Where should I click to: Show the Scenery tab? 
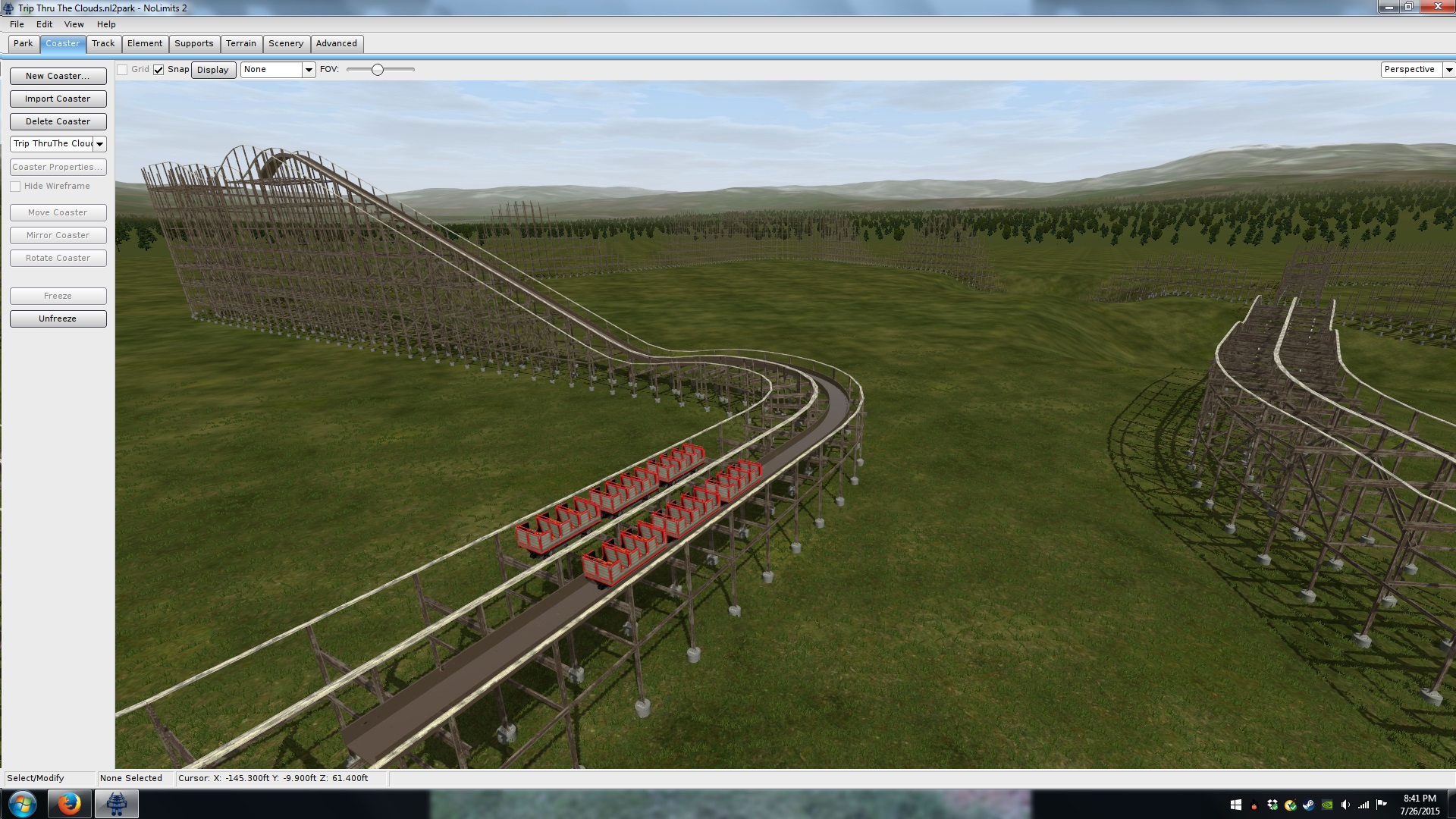point(286,43)
